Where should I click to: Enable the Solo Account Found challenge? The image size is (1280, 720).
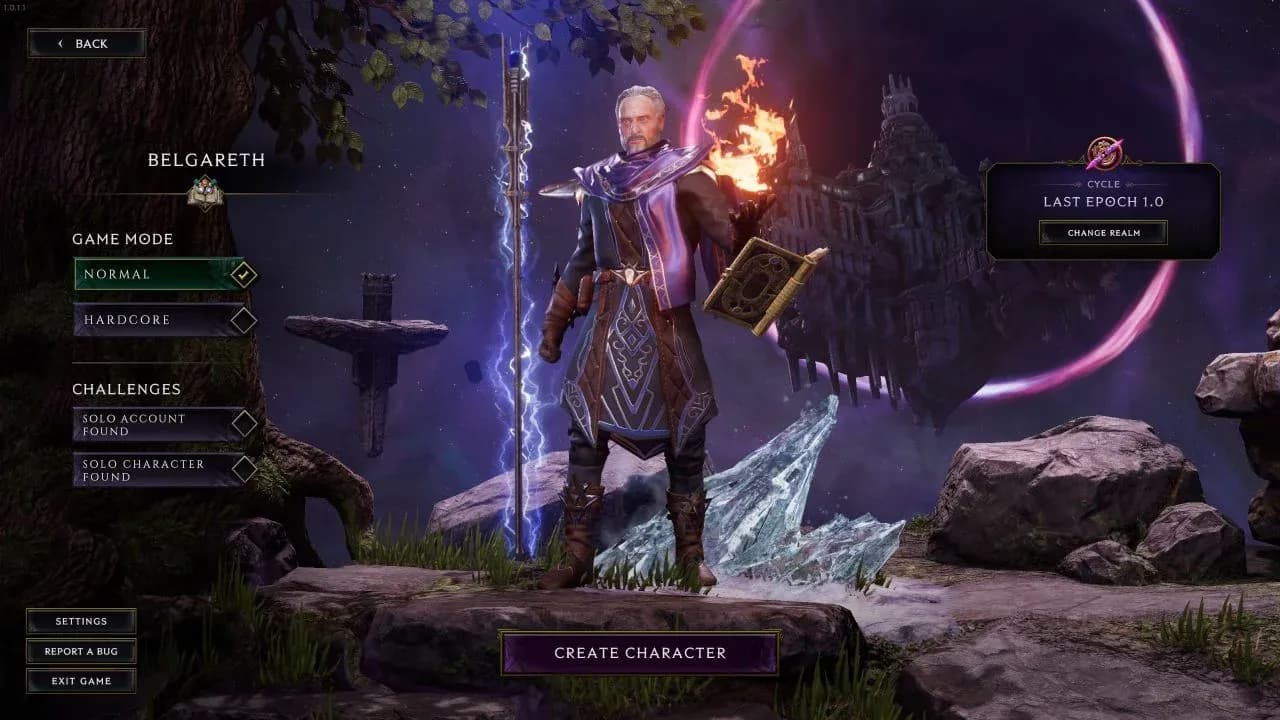pos(150,424)
